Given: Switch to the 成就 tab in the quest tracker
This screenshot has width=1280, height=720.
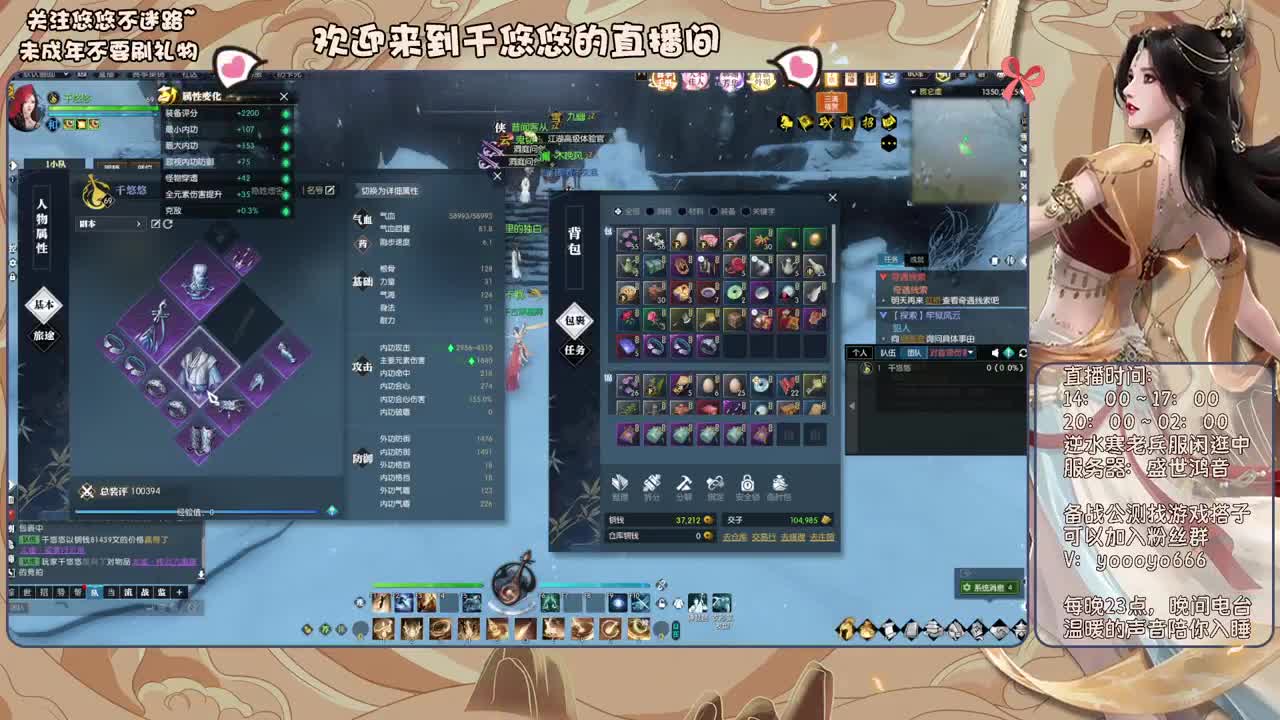Looking at the screenshot, I should click(918, 260).
